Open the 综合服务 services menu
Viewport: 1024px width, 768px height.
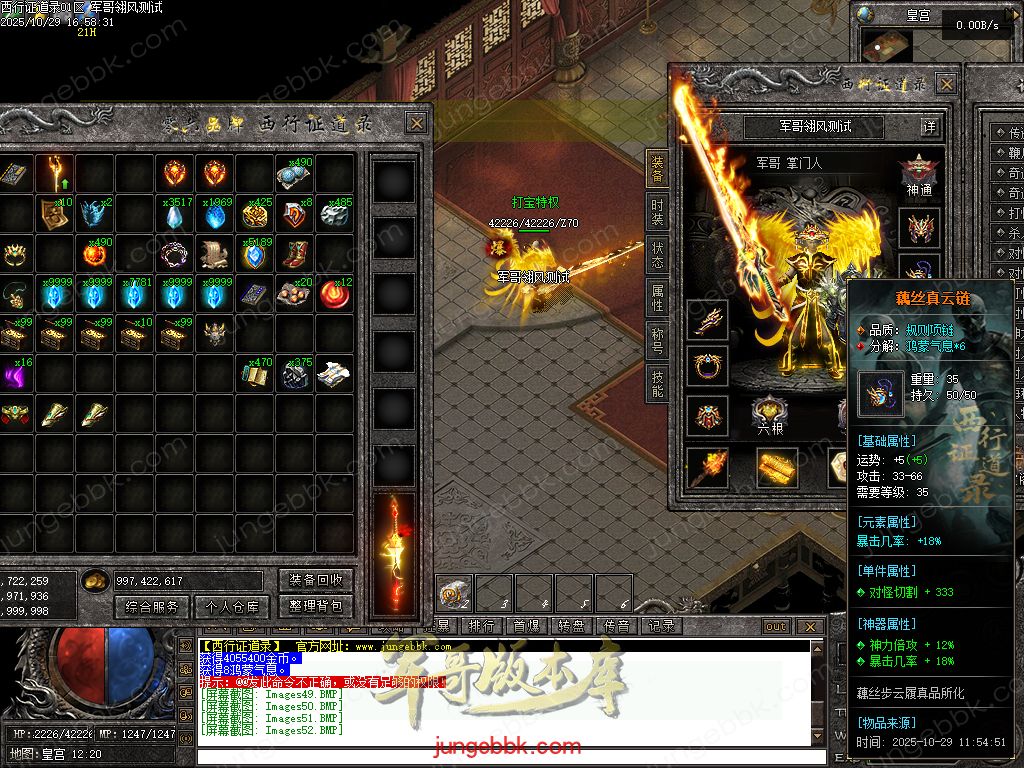pyautogui.click(x=153, y=606)
